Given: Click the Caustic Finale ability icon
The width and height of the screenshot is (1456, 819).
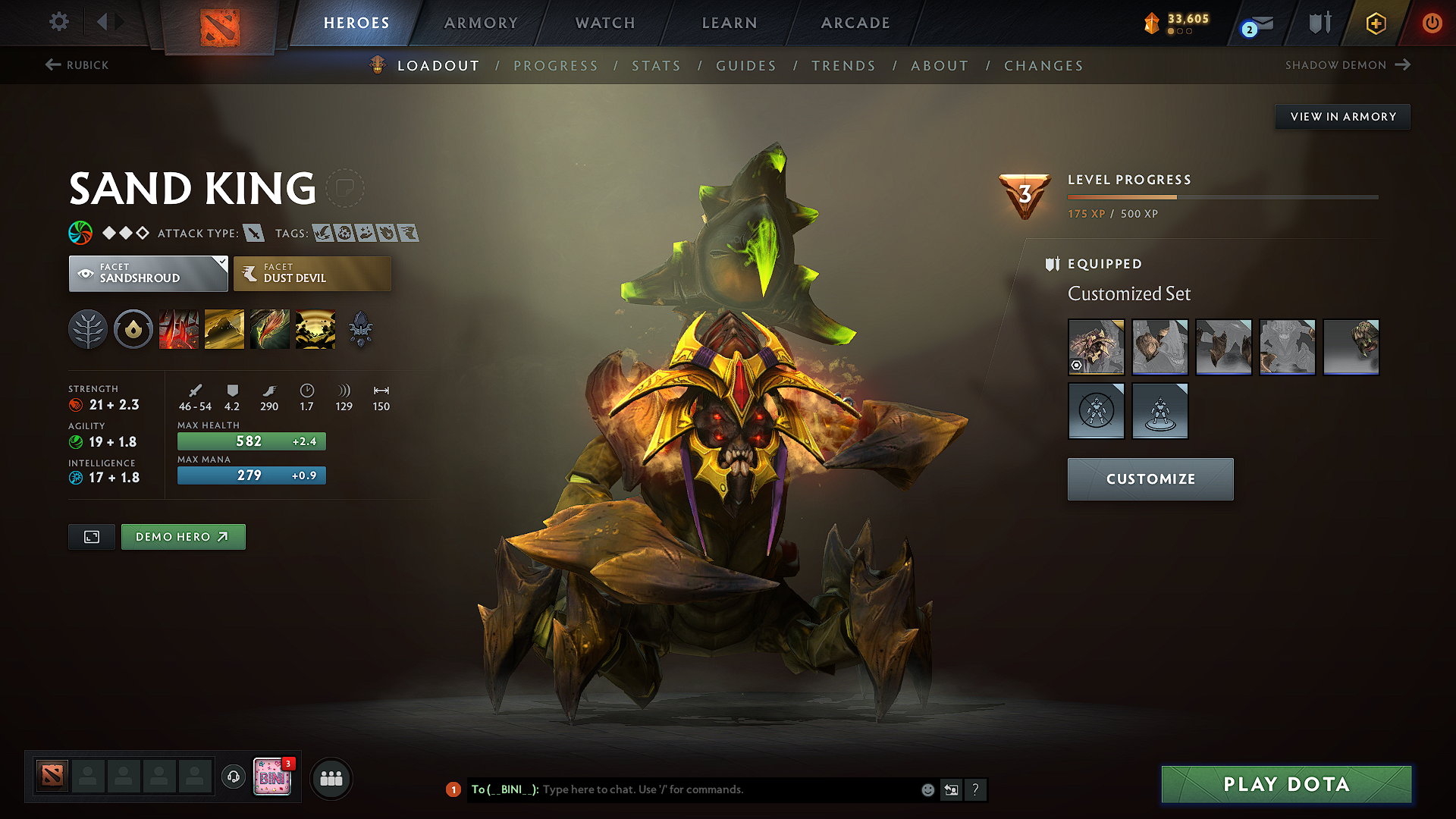Looking at the screenshot, I should pyautogui.click(x=270, y=329).
